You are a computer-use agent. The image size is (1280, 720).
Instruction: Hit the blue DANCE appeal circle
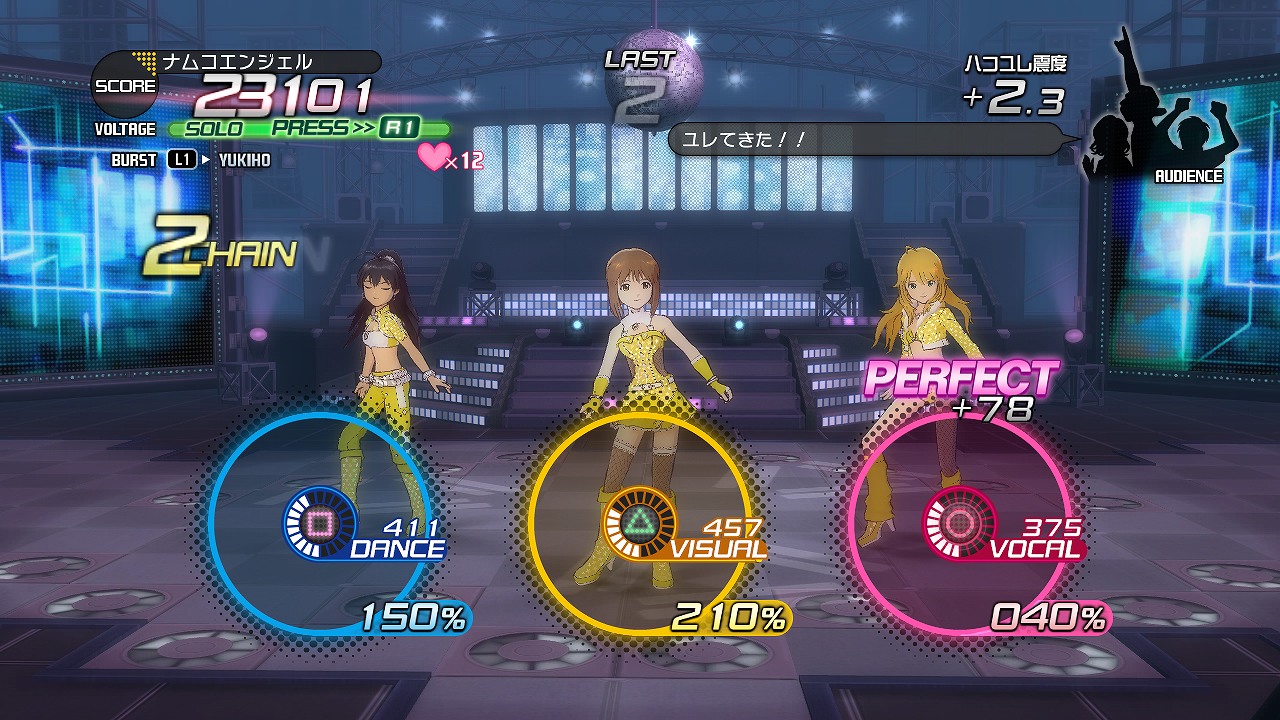(319, 521)
